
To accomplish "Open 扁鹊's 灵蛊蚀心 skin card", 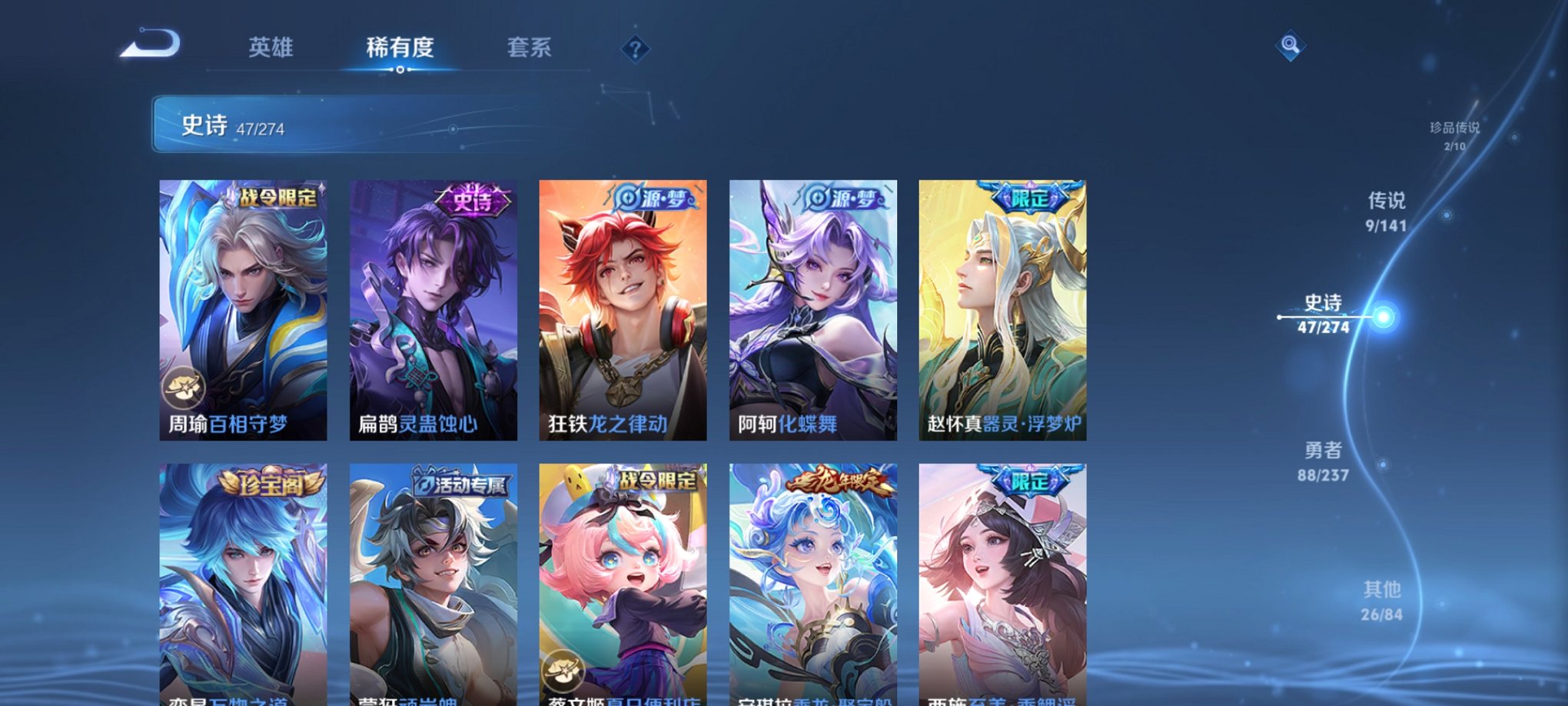I will [433, 308].
